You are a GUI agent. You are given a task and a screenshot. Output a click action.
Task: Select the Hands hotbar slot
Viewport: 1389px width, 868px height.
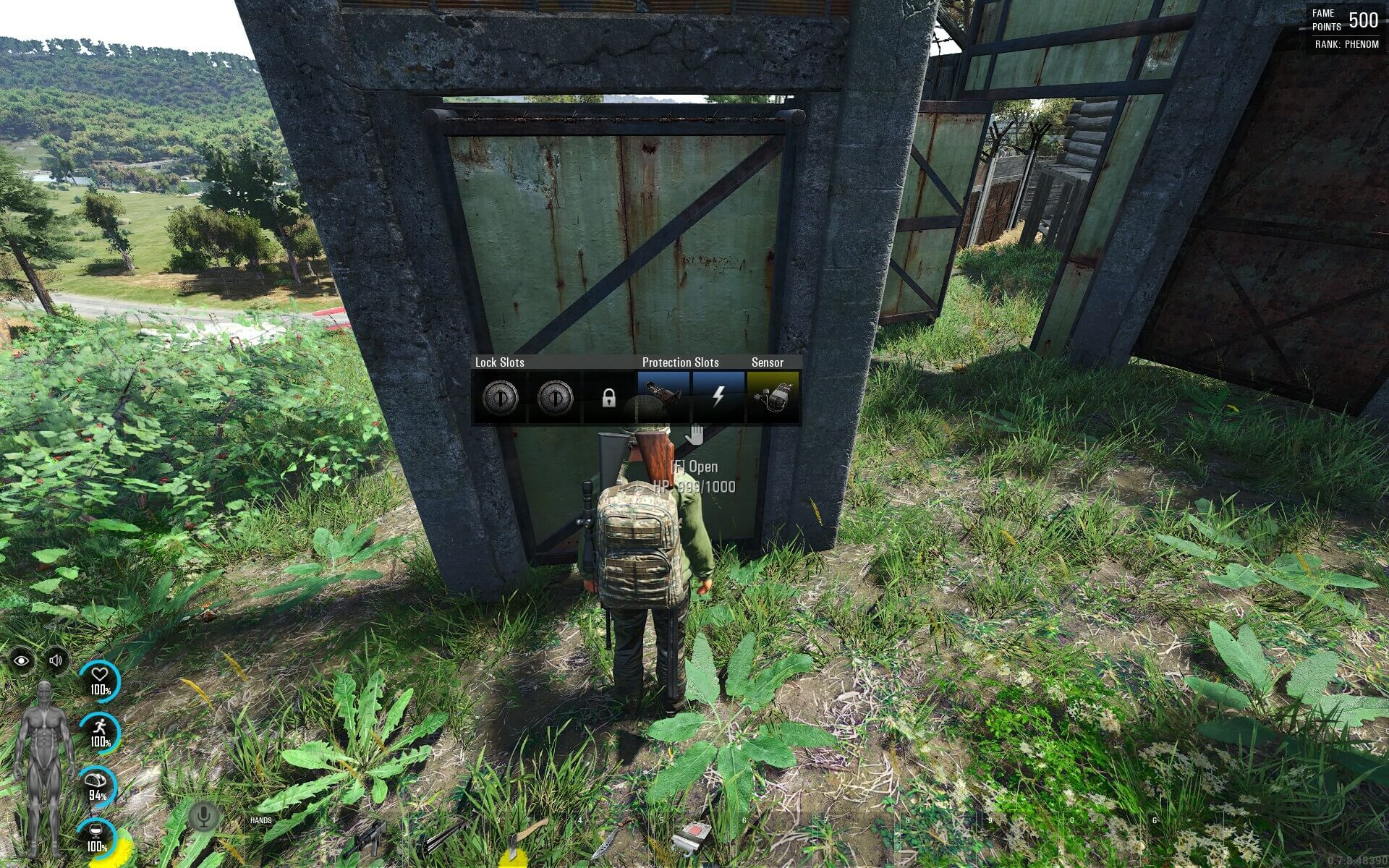(279, 839)
